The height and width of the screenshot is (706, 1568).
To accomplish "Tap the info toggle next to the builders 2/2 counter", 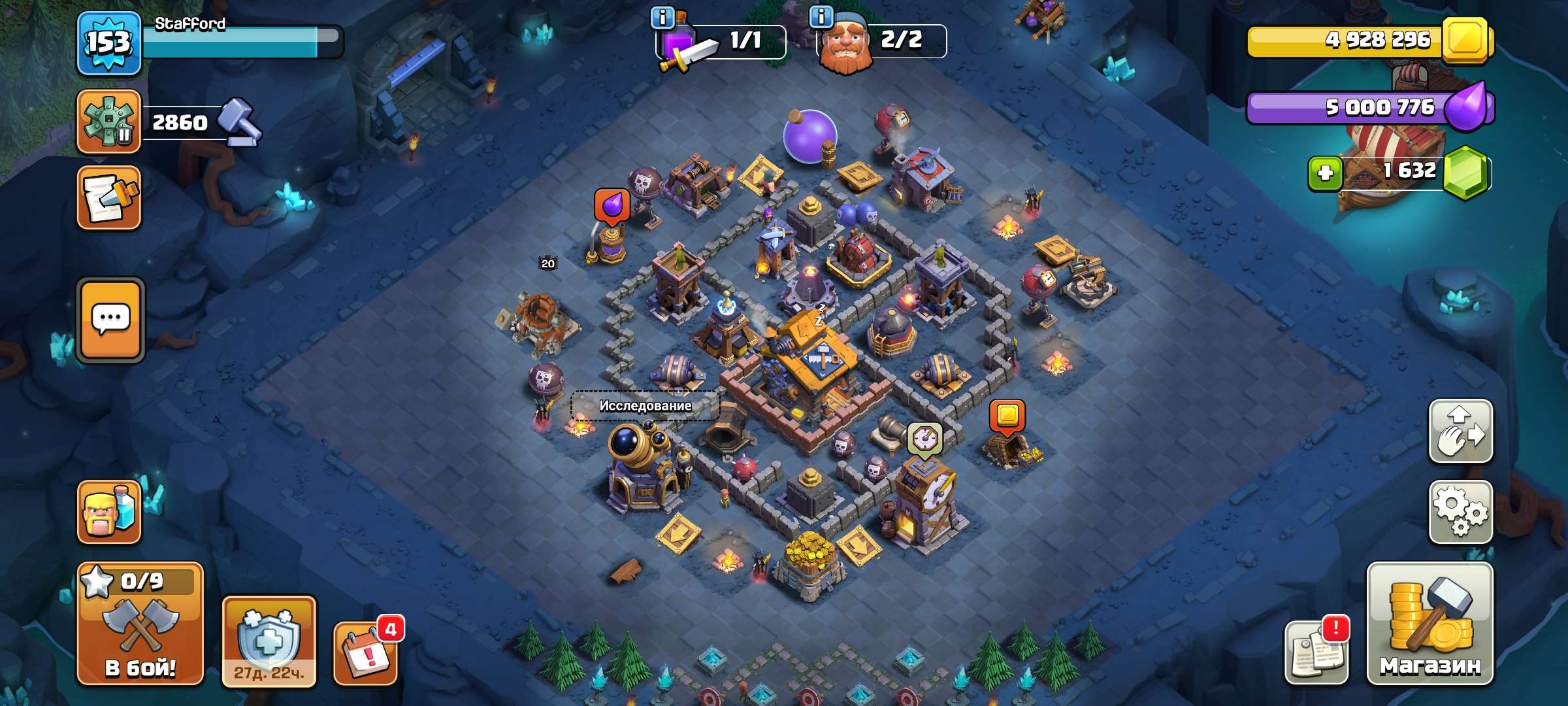I will click(x=823, y=18).
